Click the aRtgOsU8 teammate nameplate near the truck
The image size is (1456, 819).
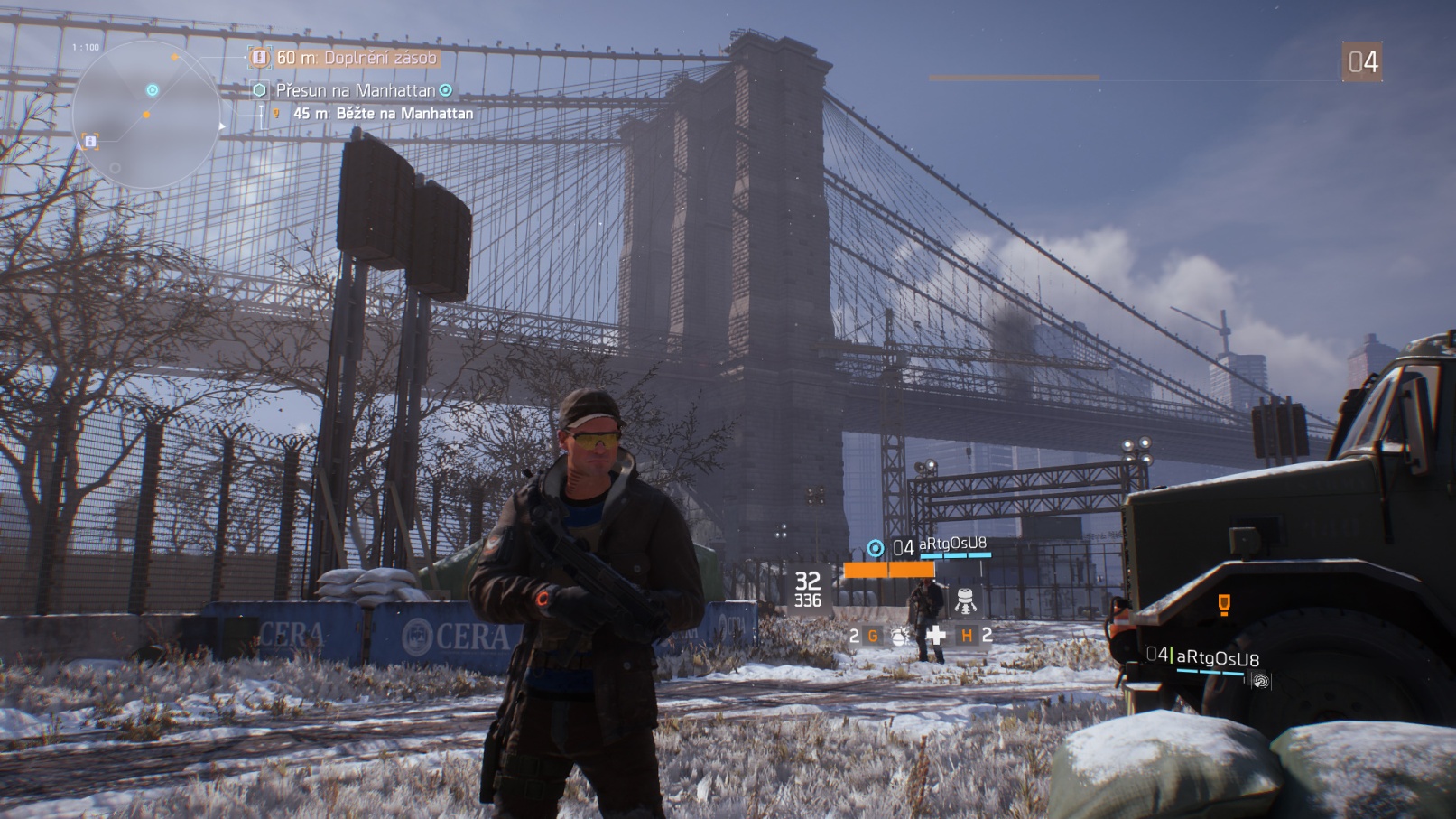(x=1216, y=658)
